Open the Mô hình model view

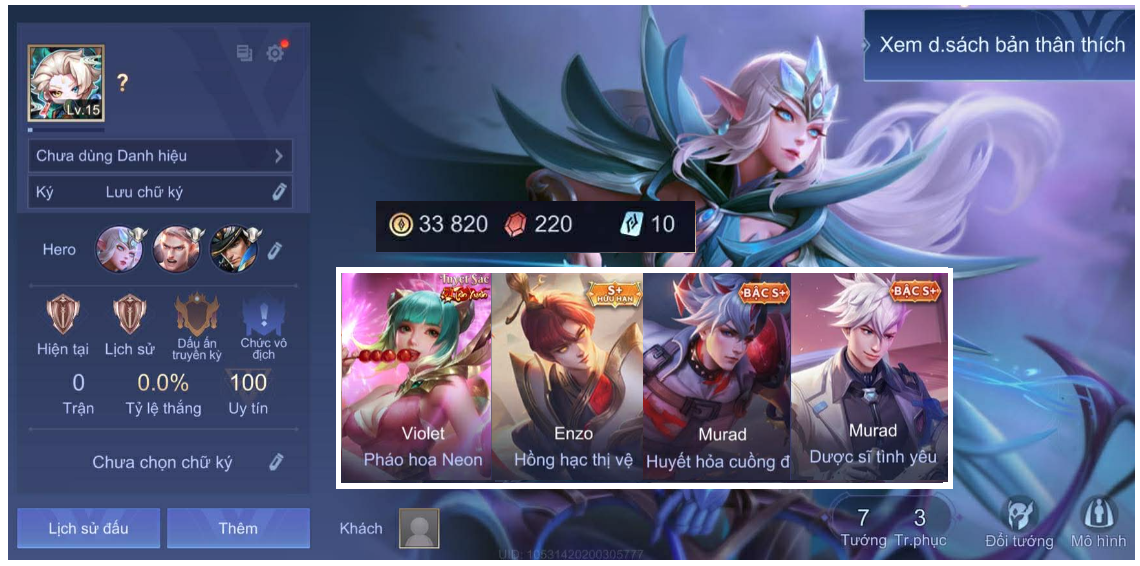(x=1097, y=518)
